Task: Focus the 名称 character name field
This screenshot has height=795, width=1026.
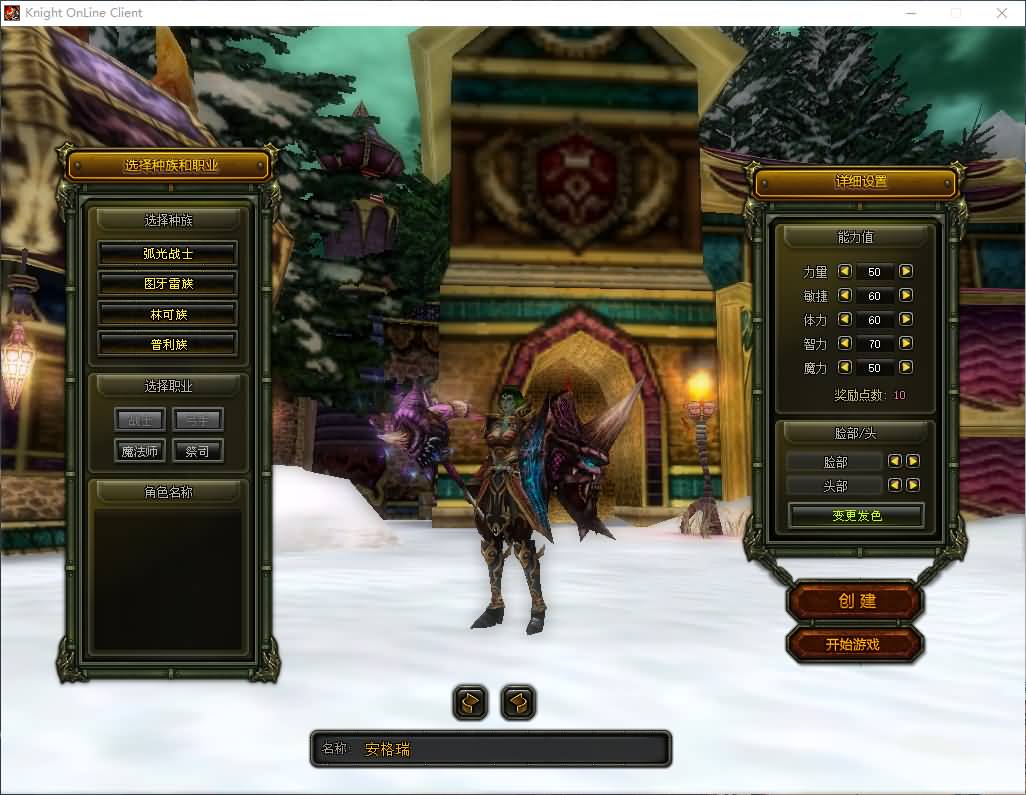Action: [x=510, y=749]
